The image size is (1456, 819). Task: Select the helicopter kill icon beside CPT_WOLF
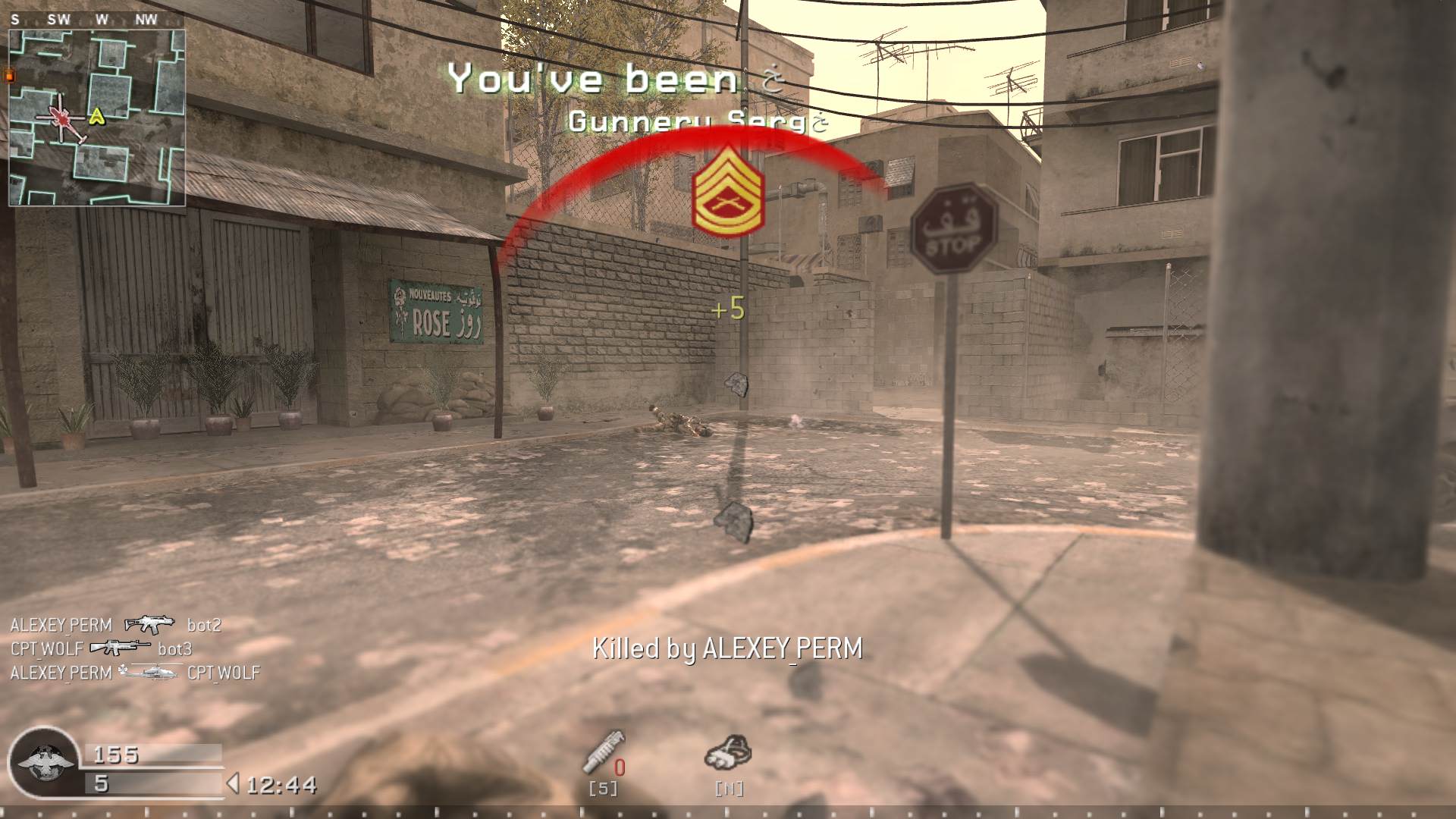[x=149, y=673]
